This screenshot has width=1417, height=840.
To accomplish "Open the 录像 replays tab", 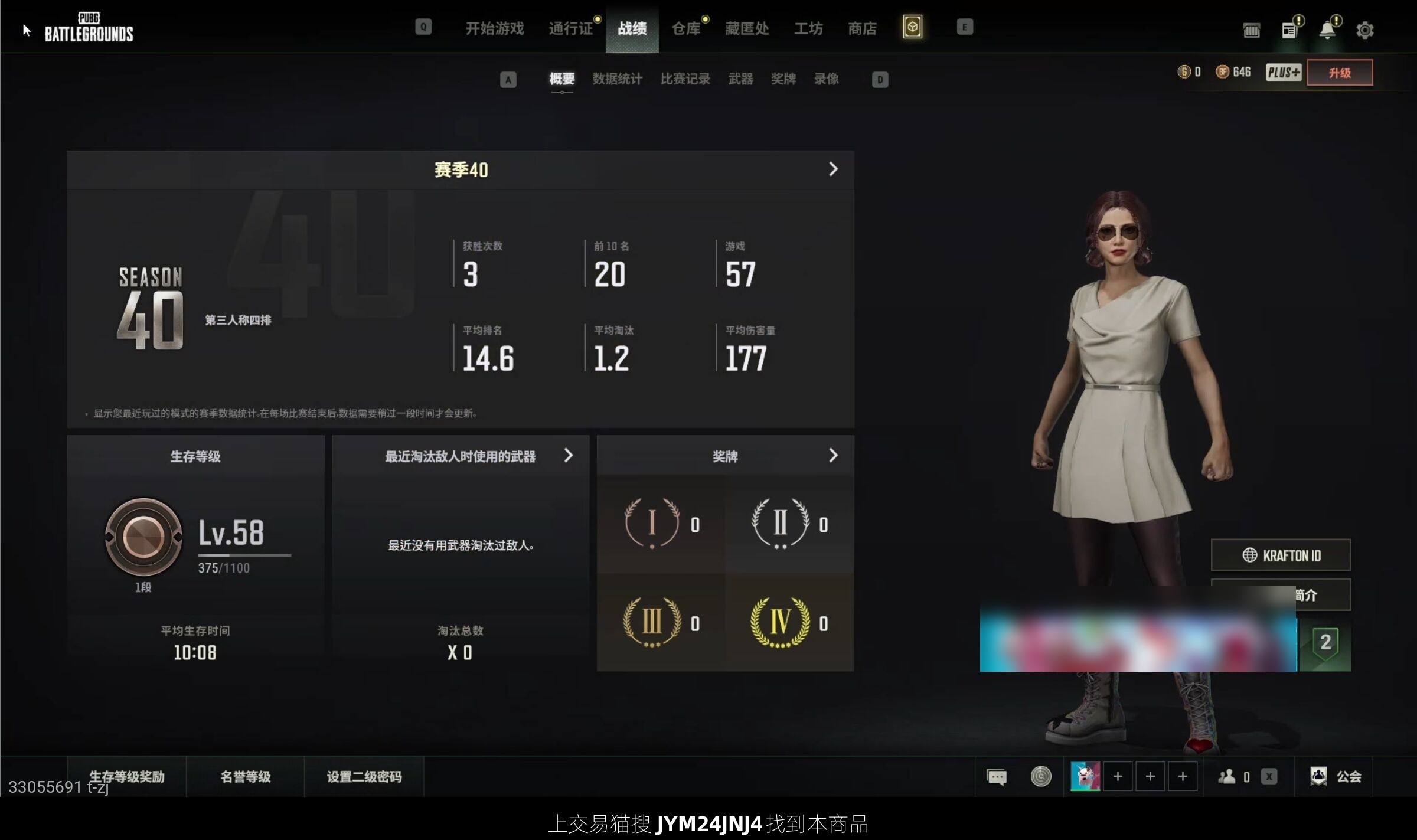I will (826, 79).
